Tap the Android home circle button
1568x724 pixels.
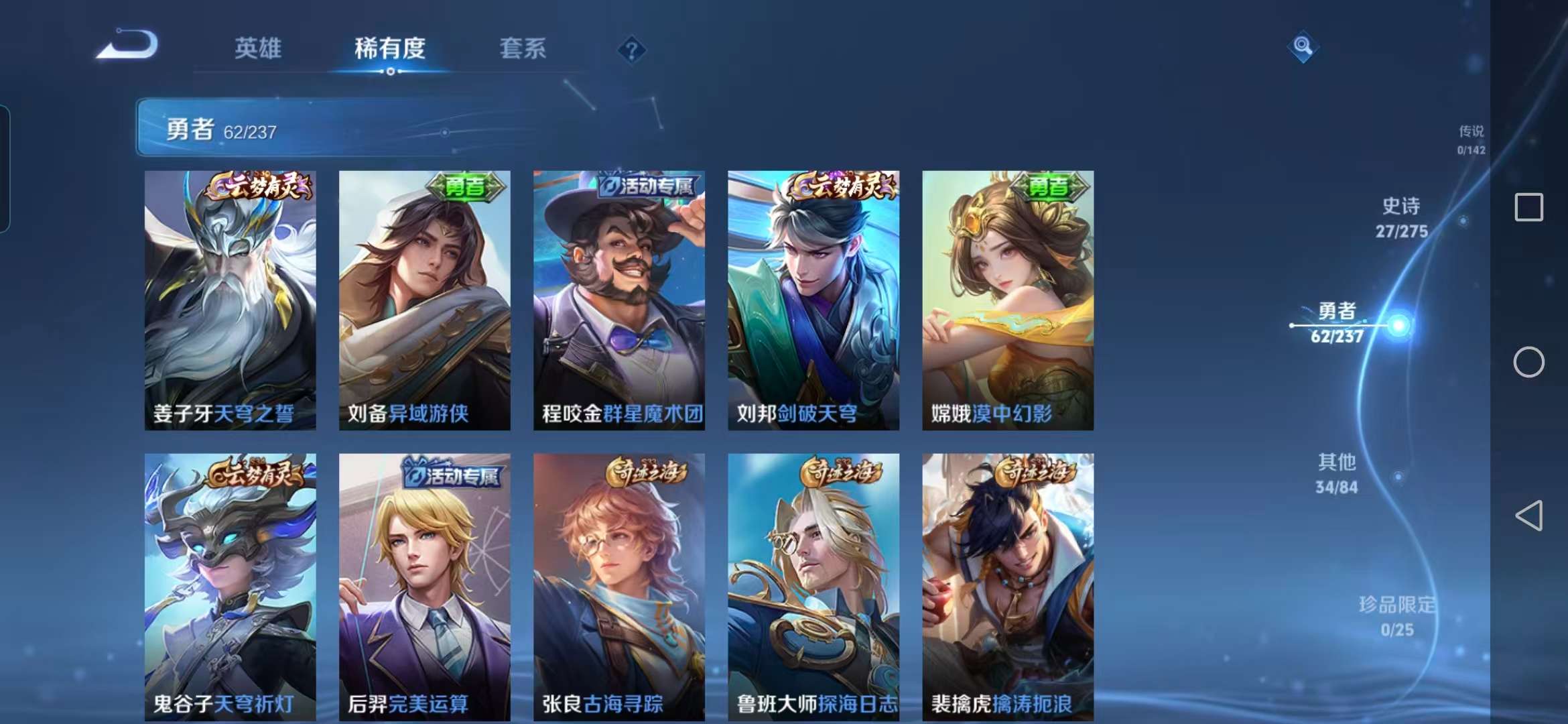point(1530,362)
